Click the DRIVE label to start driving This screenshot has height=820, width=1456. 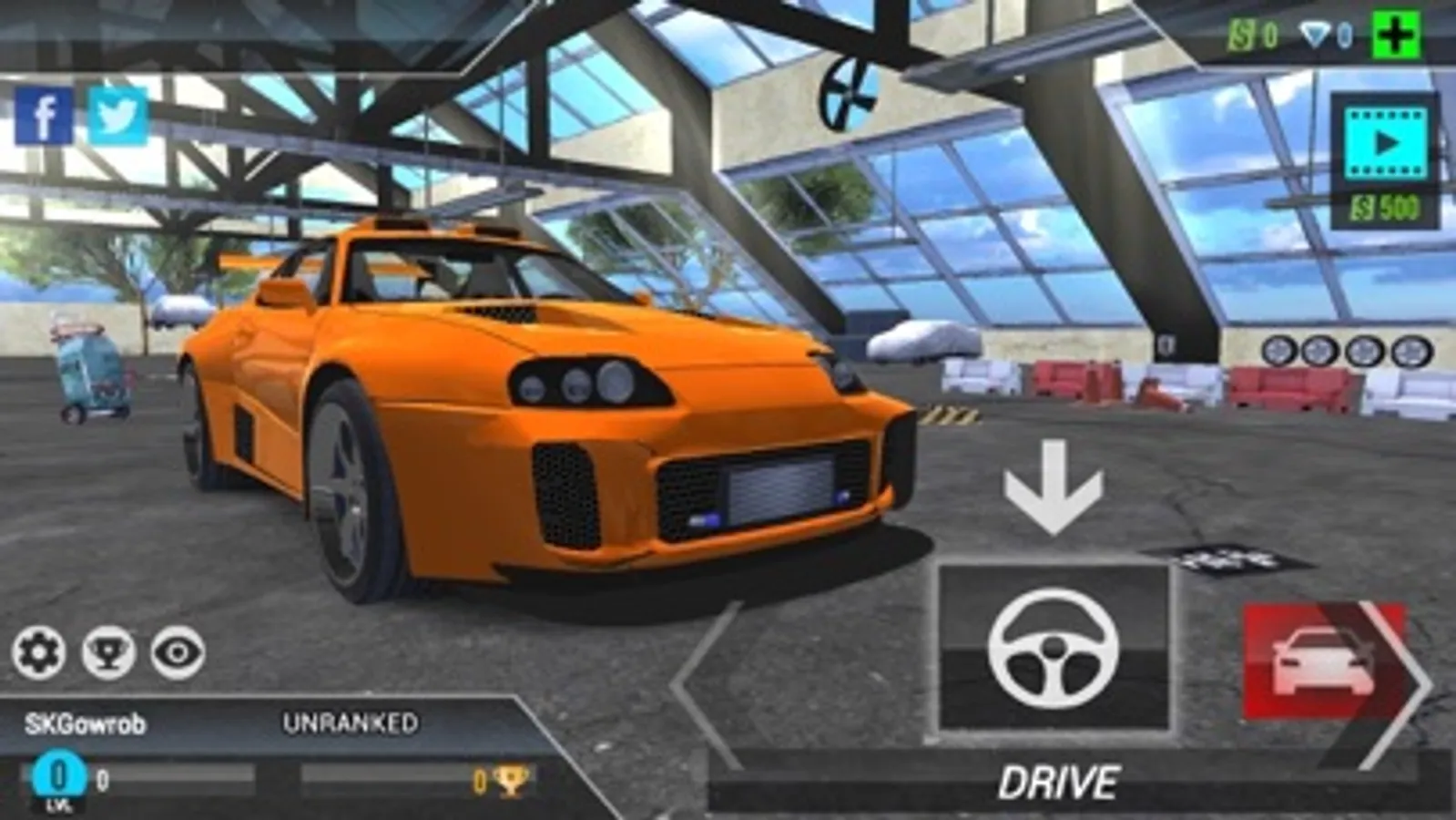(x=1062, y=781)
